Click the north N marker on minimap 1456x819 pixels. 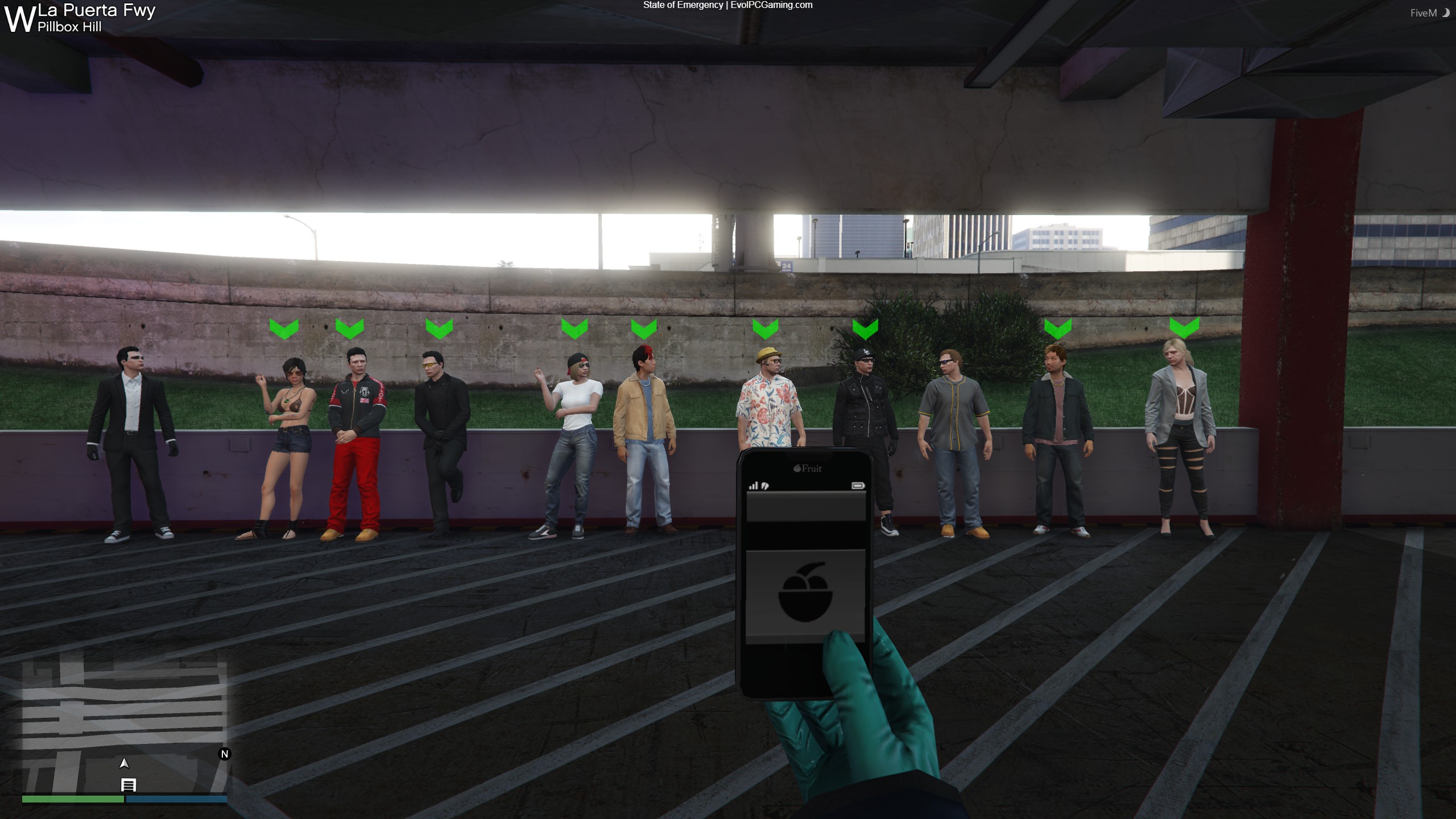[225, 754]
